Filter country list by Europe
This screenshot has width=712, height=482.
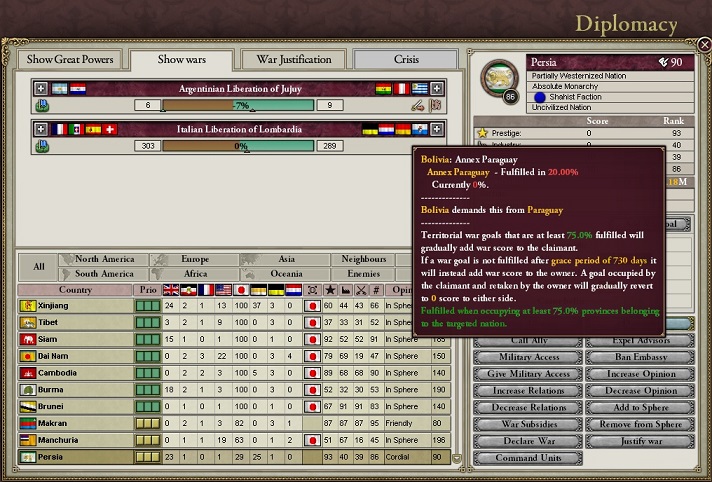pyautogui.click(x=196, y=259)
